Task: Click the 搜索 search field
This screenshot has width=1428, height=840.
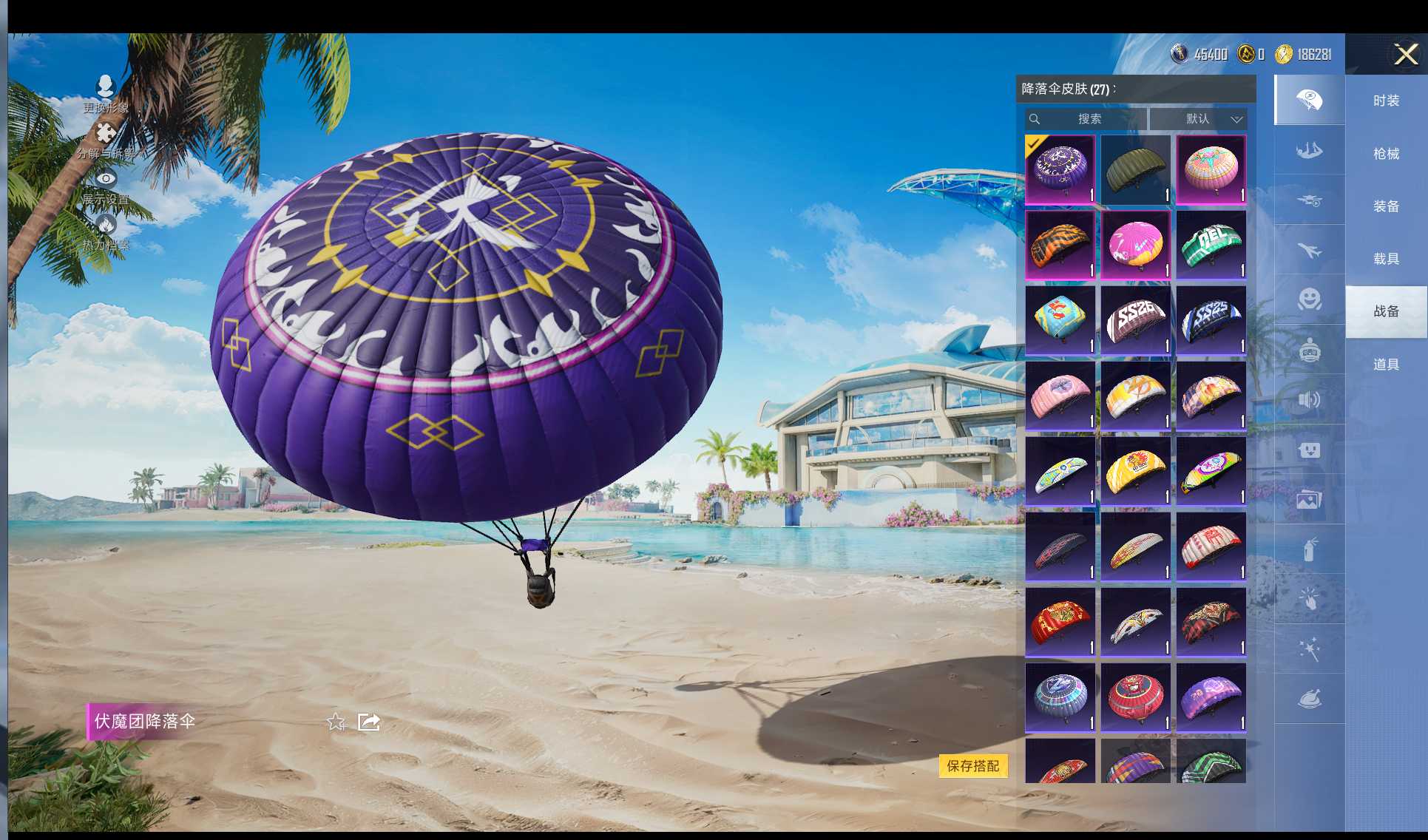Action: coord(1086,119)
